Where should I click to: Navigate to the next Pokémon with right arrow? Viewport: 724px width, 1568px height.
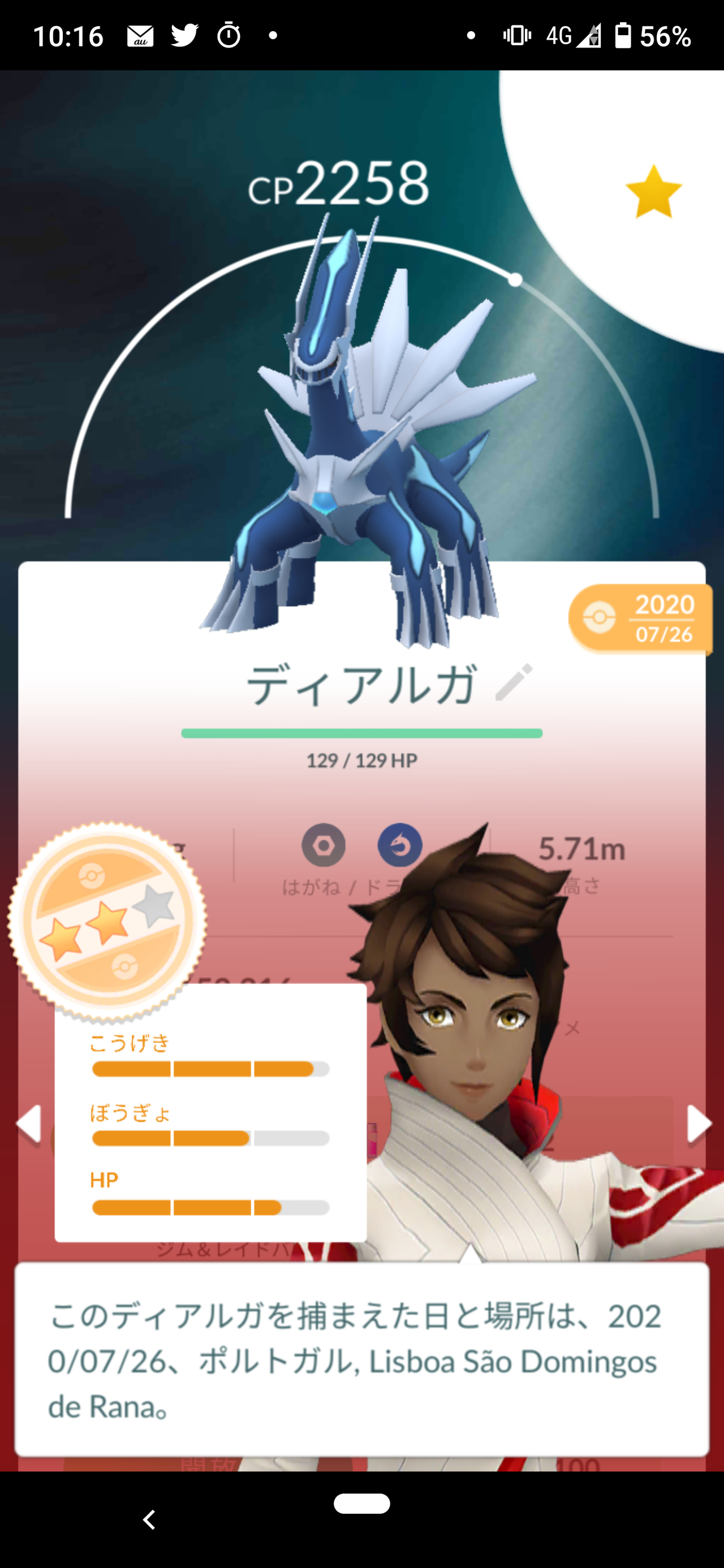click(x=698, y=1123)
